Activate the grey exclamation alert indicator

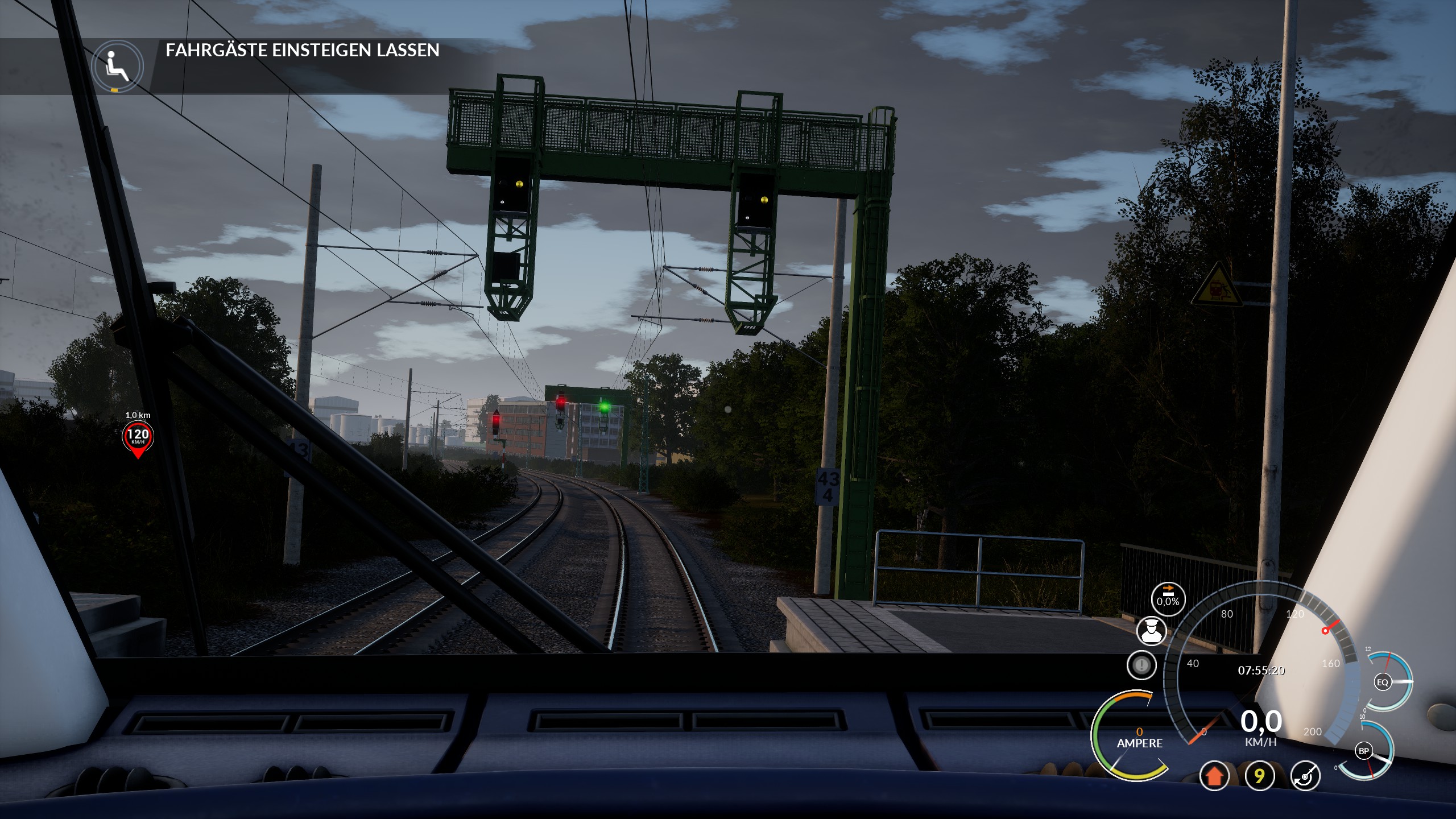[1141, 665]
